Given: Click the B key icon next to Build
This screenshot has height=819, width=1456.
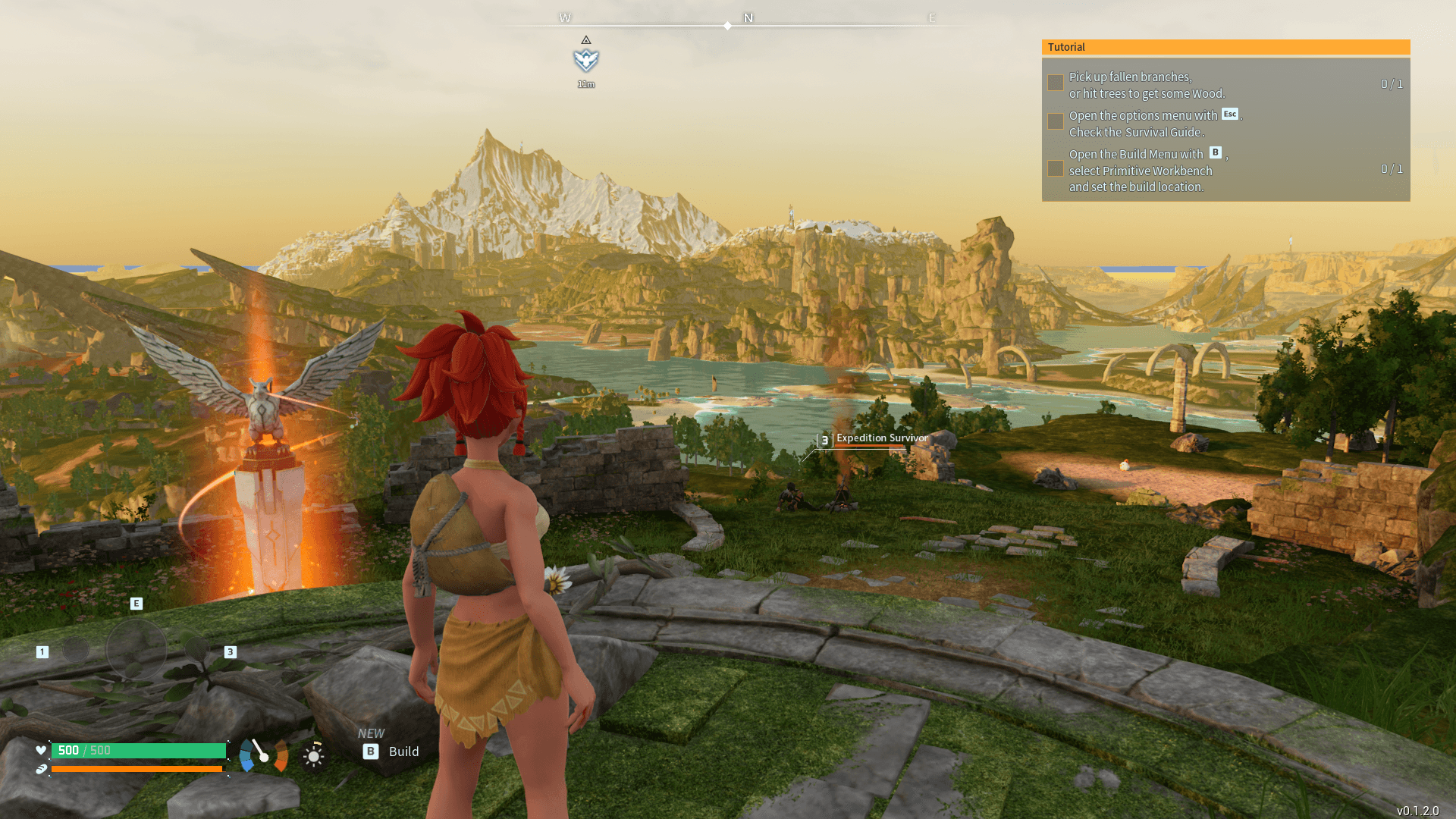Looking at the screenshot, I should point(370,752).
